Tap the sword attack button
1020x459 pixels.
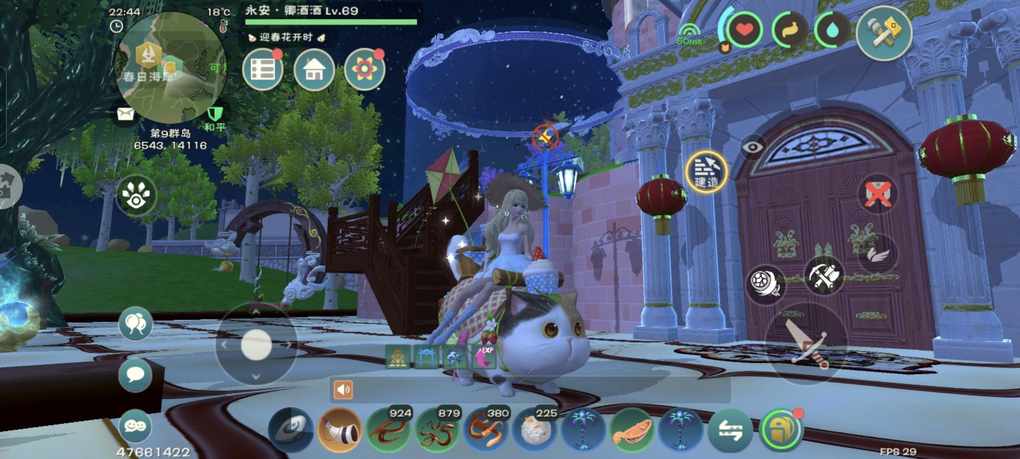(x=806, y=343)
